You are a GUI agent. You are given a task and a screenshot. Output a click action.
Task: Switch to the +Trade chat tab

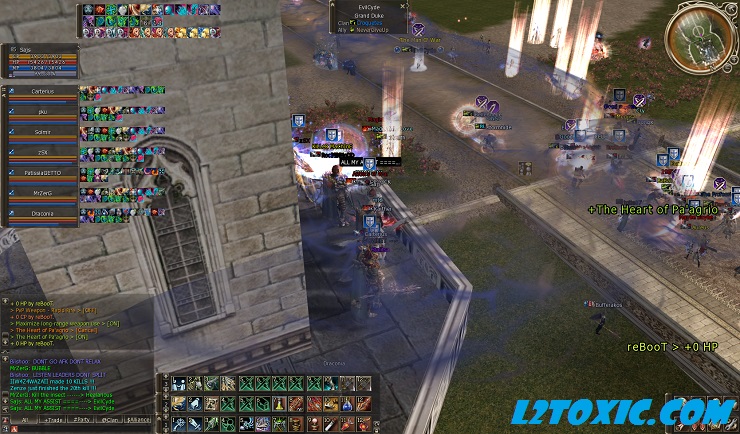click(53, 422)
